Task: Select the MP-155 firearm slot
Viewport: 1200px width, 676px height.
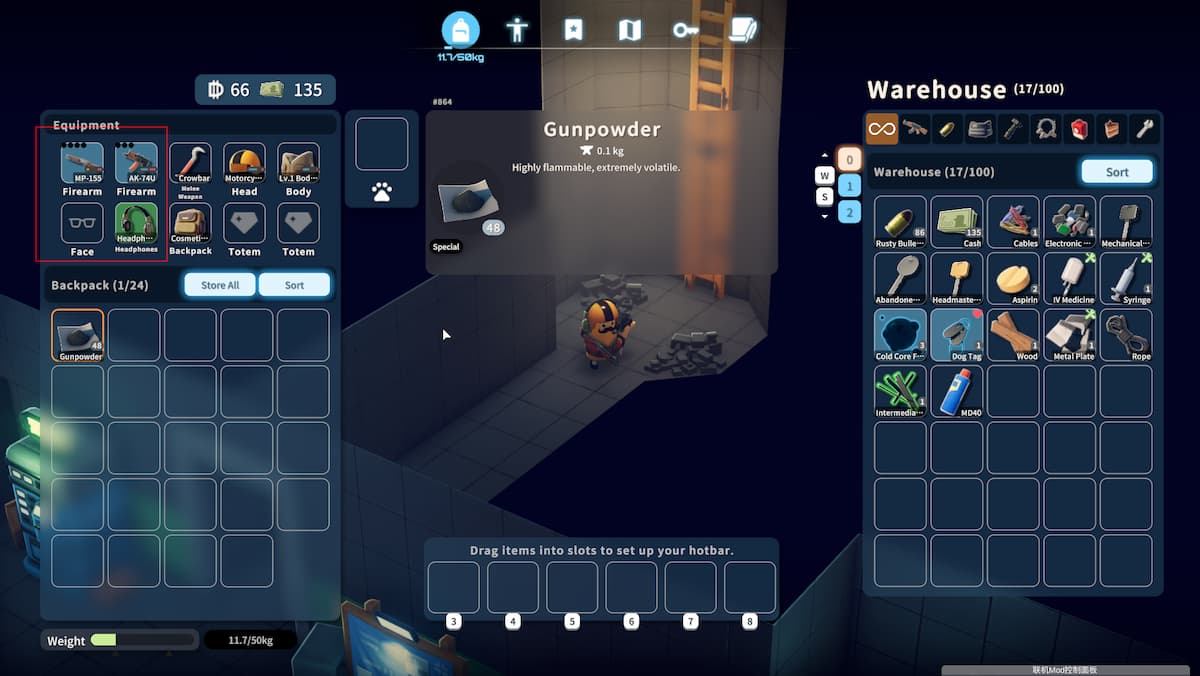Action: (82, 164)
